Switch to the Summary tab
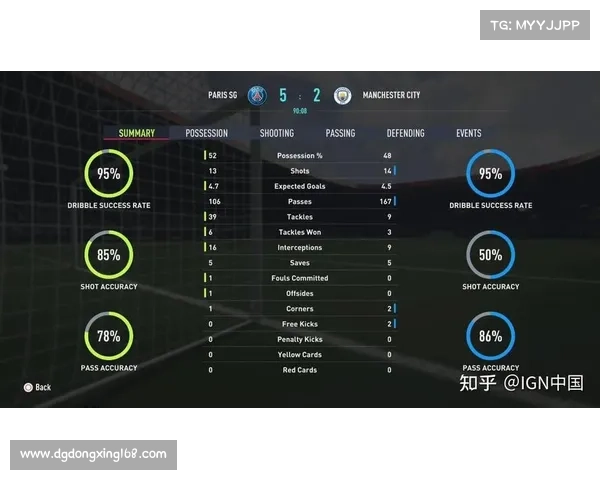The width and height of the screenshot is (600, 480). tap(137, 133)
